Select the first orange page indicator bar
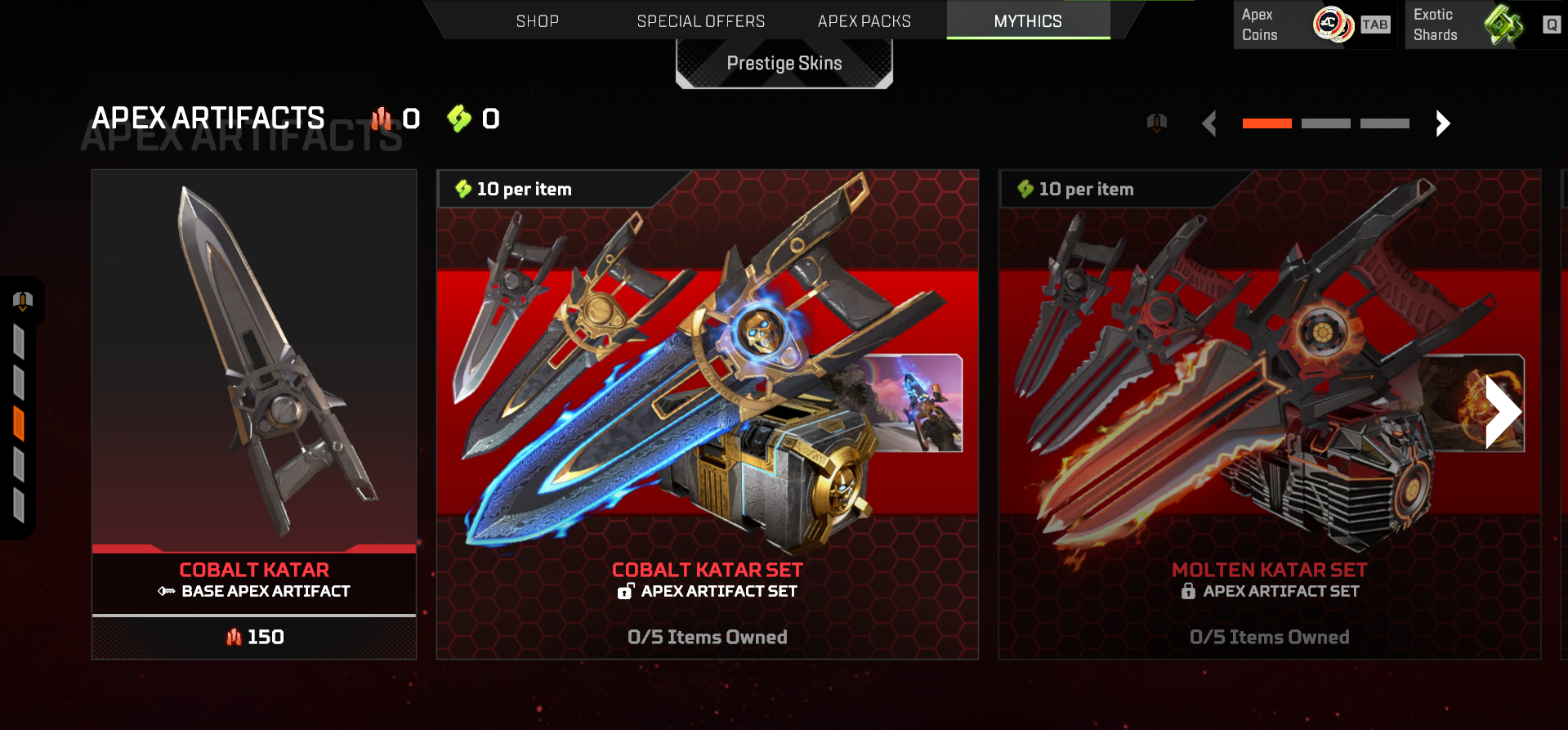1568x730 pixels. tap(1266, 122)
